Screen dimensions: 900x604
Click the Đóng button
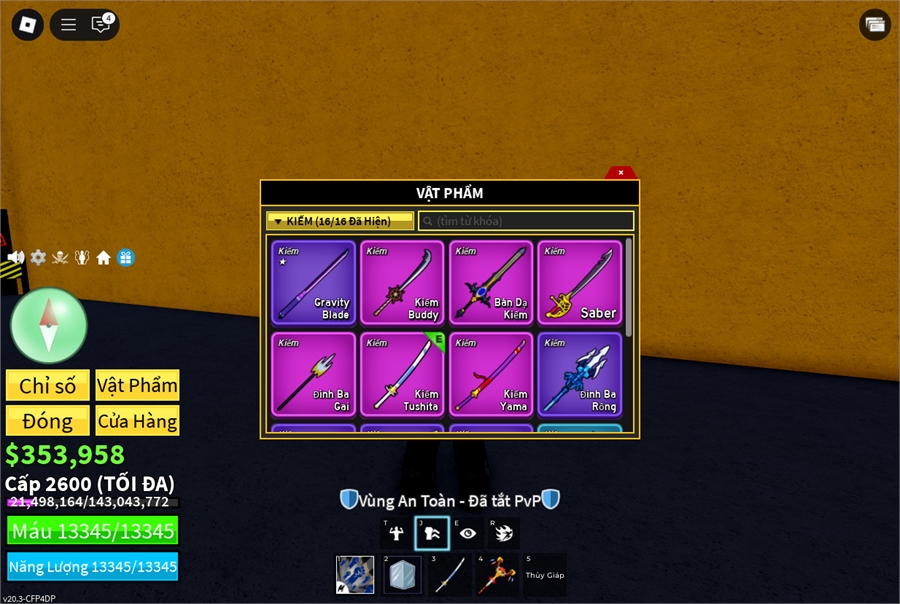(x=47, y=421)
